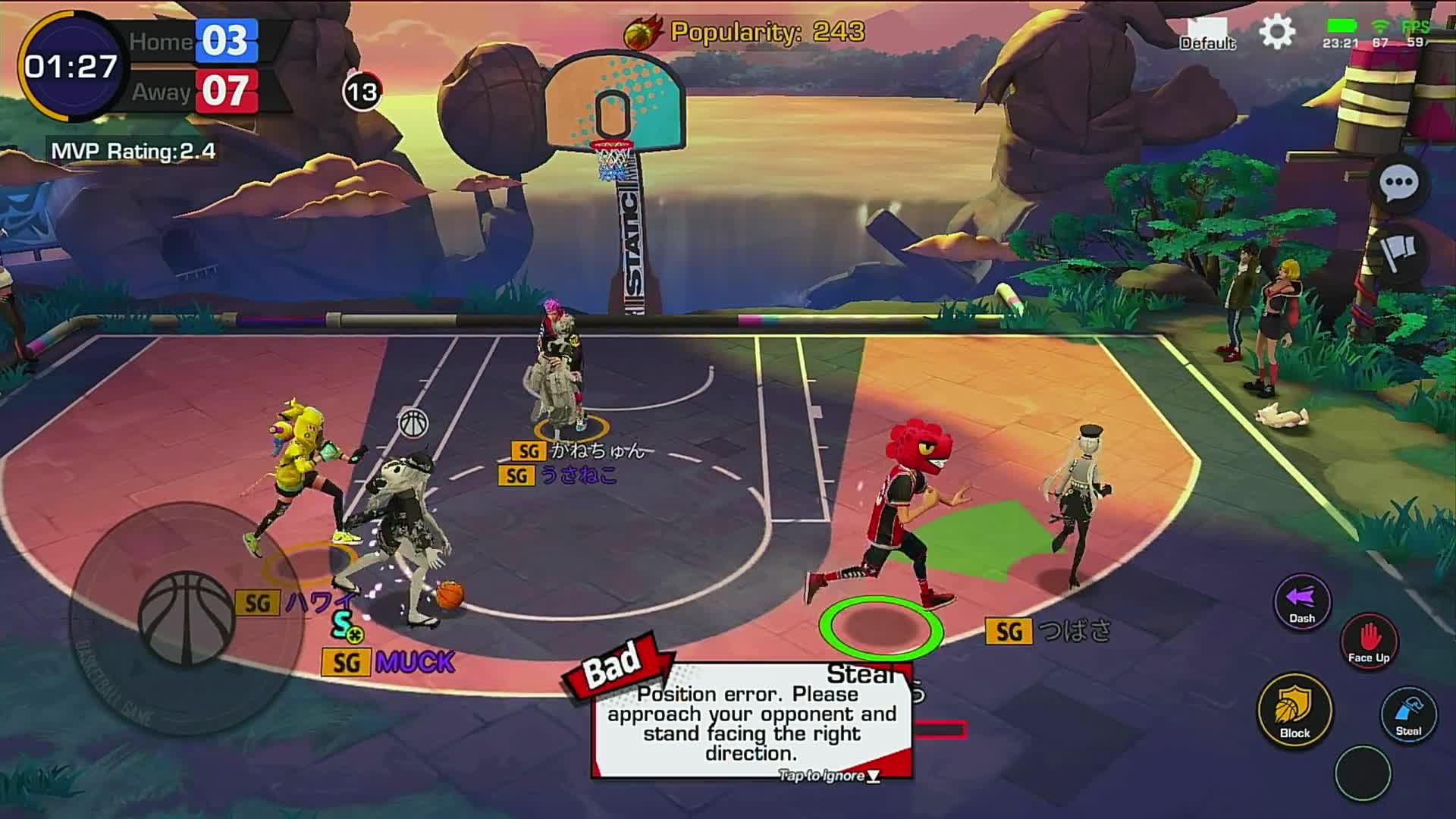Open the settings gear menu
This screenshot has width=1456, height=819.
tap(1277, 33)
